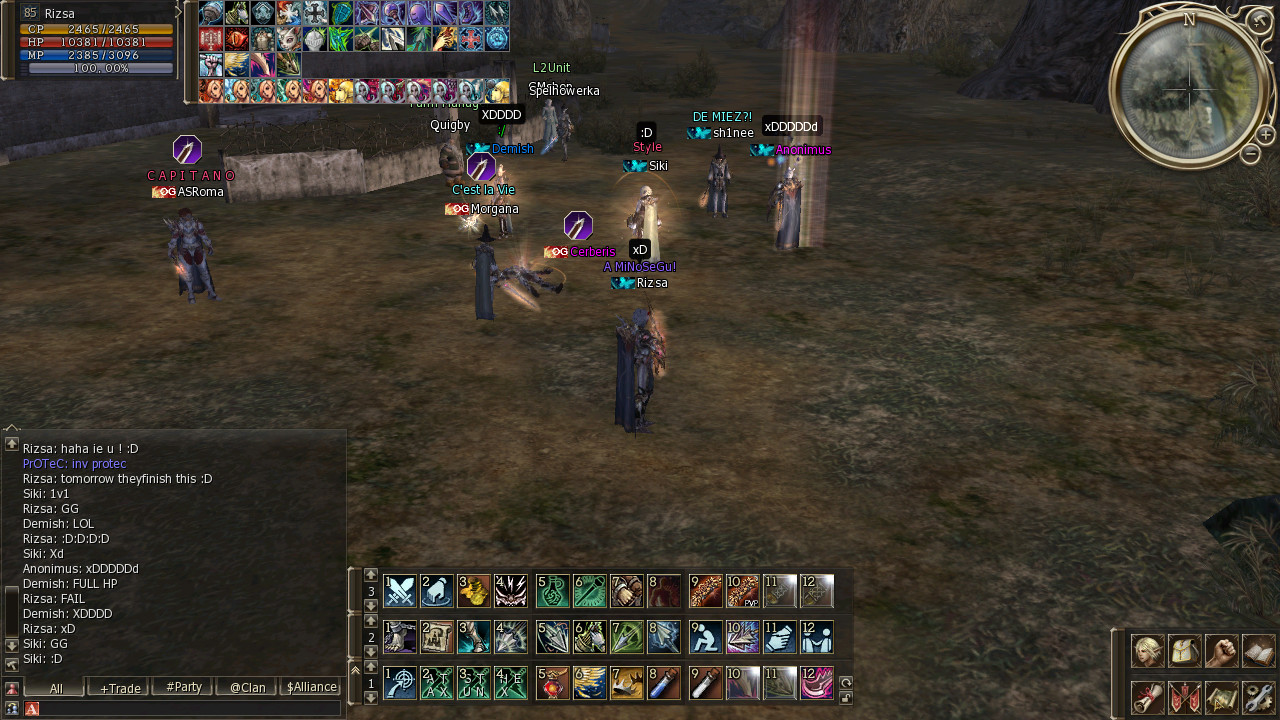Open the clan red banners icon
This screenshot has width=1280, height=720.
point(1184,697)
